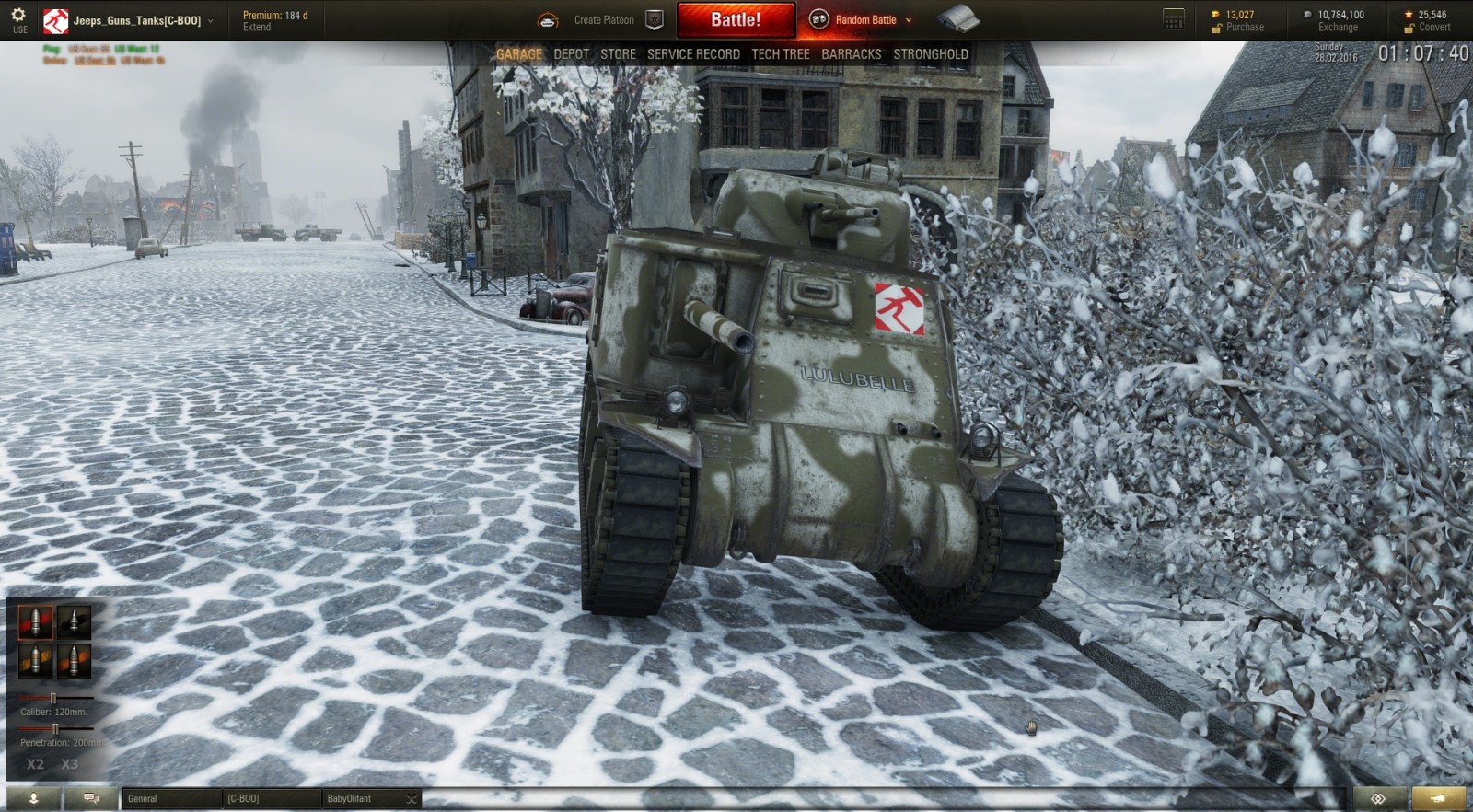Toggle battle notifications with the eye icon

[1378, 799]
